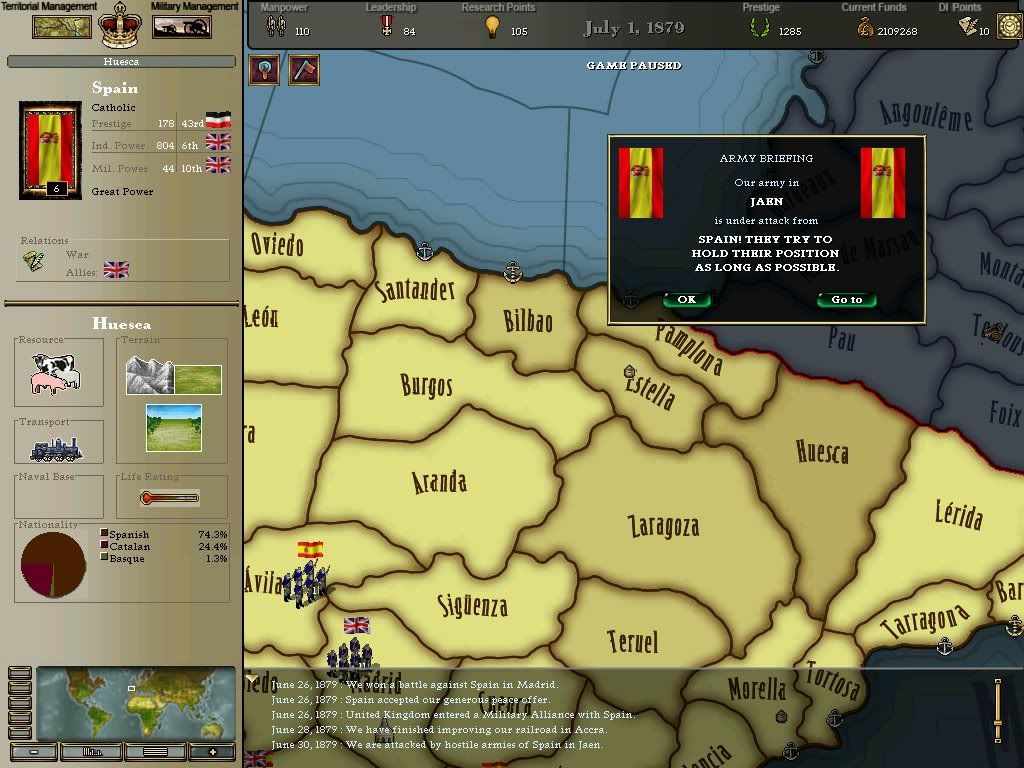The image size is (1024, 768).
Task: Click the message log slider
Action: point(997,711)
